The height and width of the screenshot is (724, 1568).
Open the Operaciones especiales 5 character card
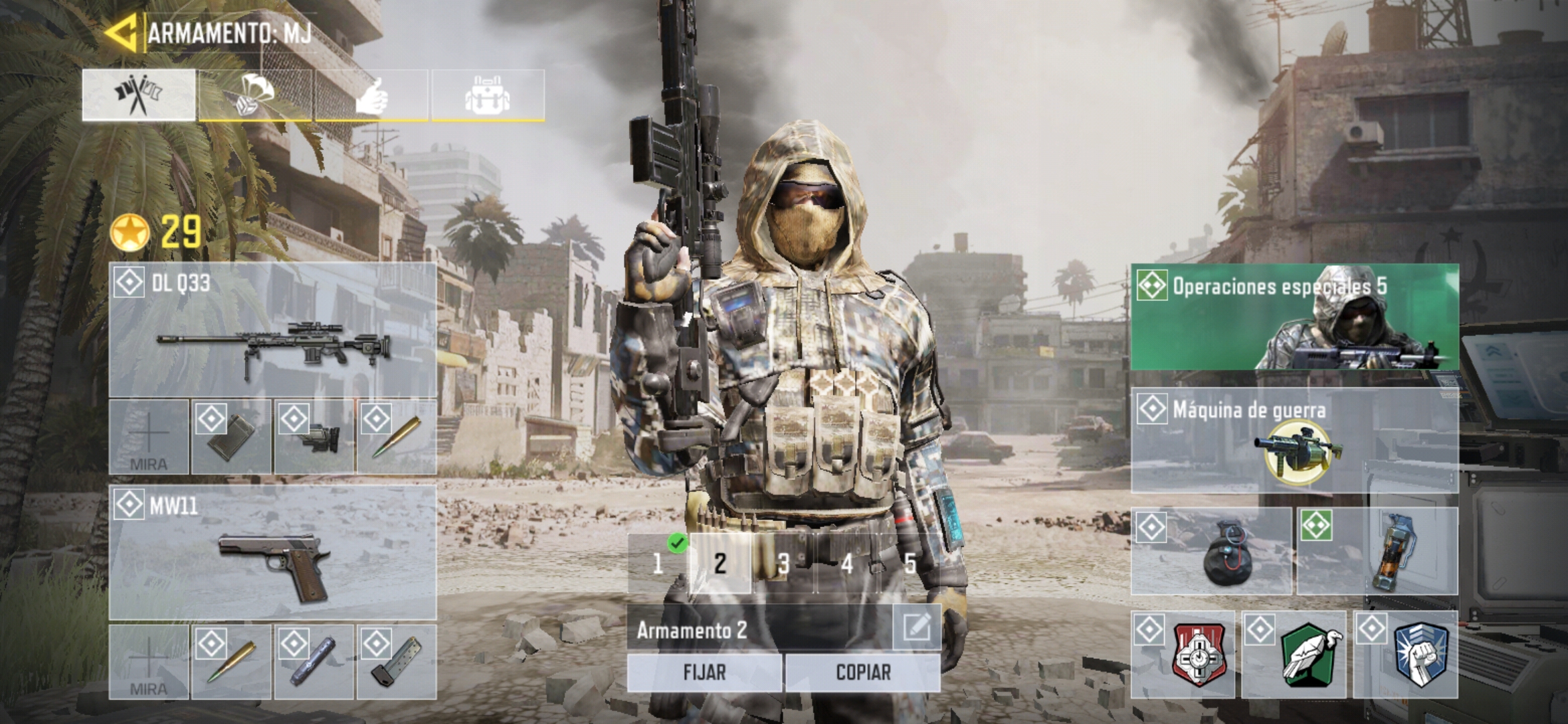coord(1295,317)
